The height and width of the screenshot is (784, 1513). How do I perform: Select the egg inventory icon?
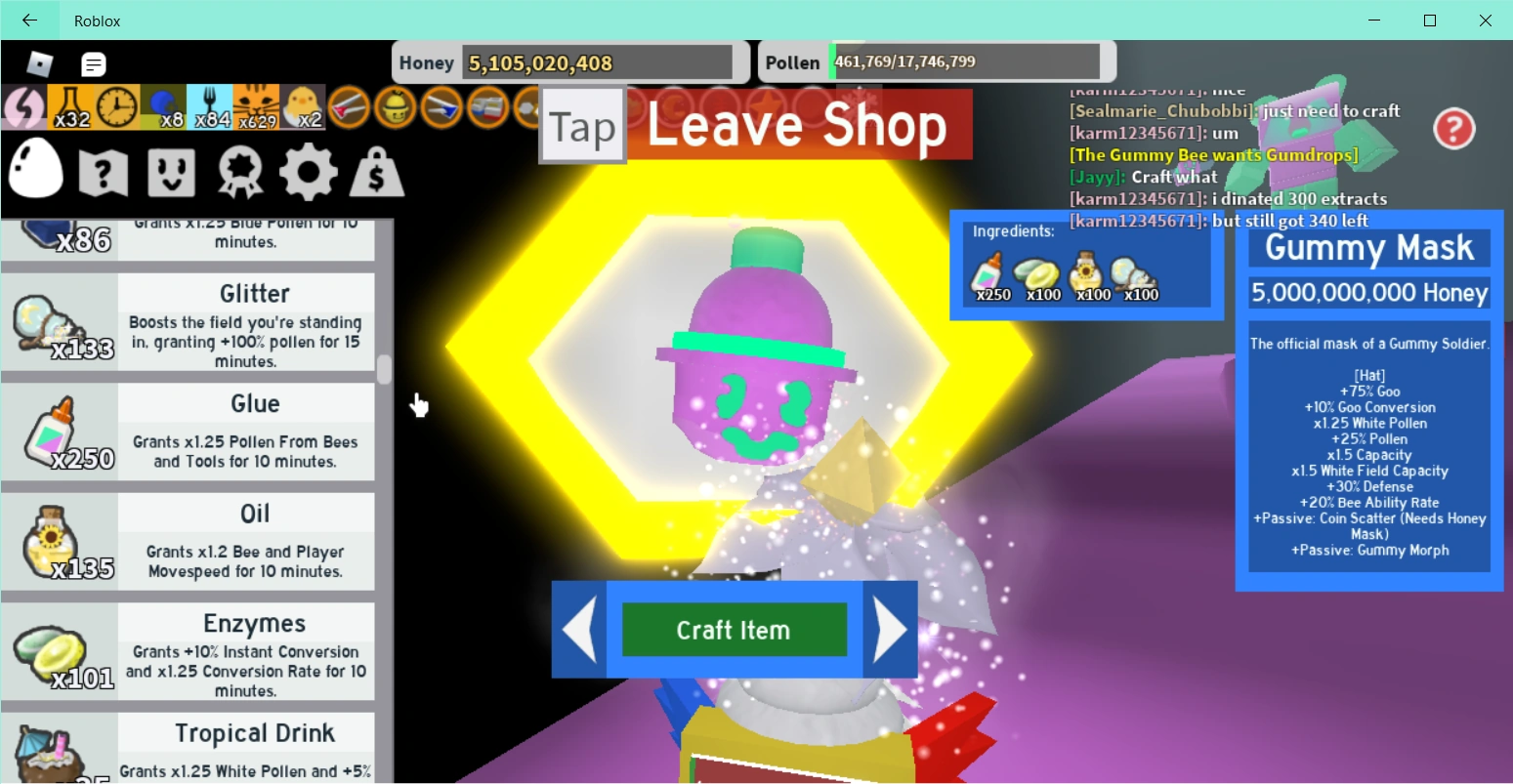35,170
